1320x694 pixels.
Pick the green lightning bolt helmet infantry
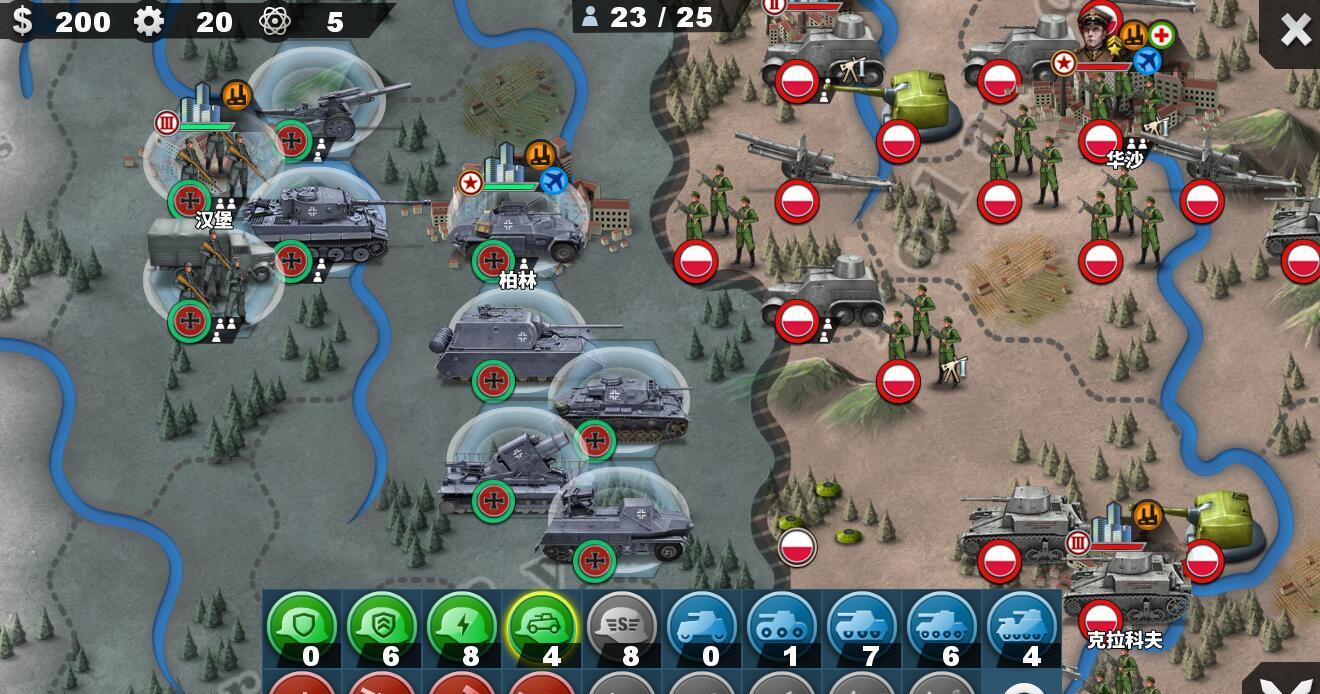click(462, 627)
